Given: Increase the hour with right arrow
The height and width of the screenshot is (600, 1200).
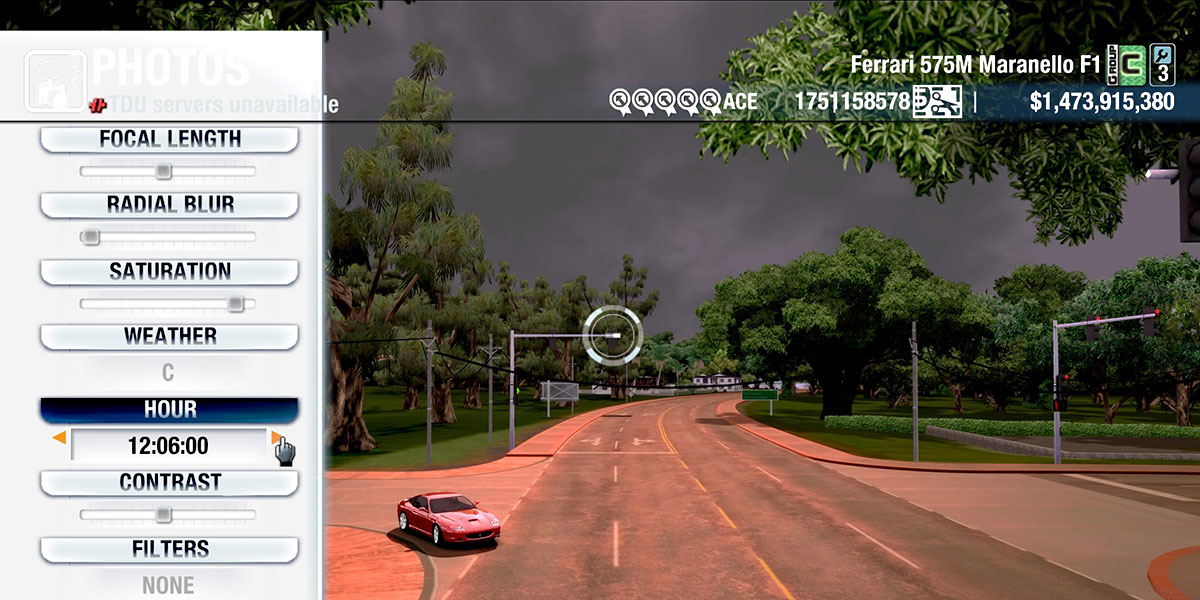Looking at the screenshot, I should [x=276, y=438].
